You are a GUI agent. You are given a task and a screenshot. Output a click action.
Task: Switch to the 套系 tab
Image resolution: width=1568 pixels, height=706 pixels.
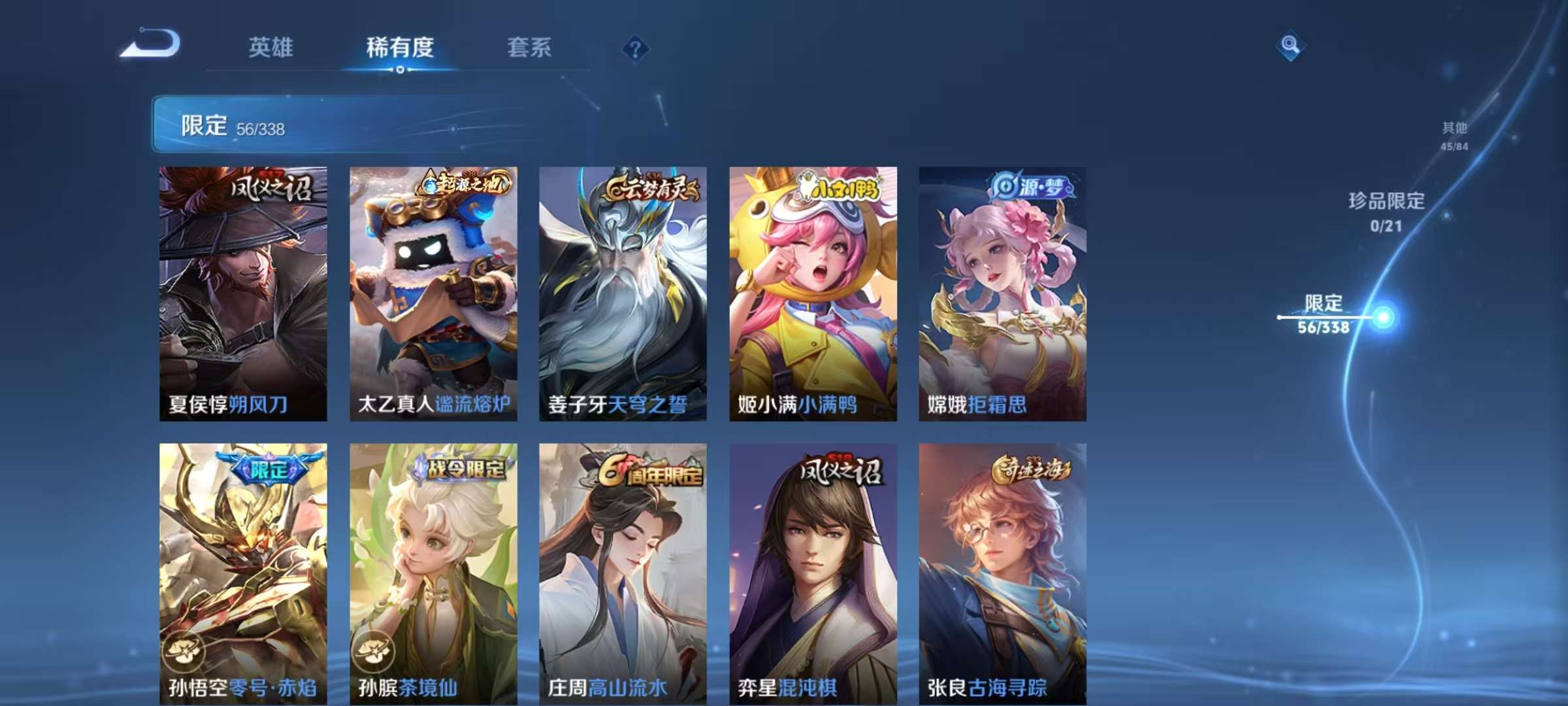531,48
